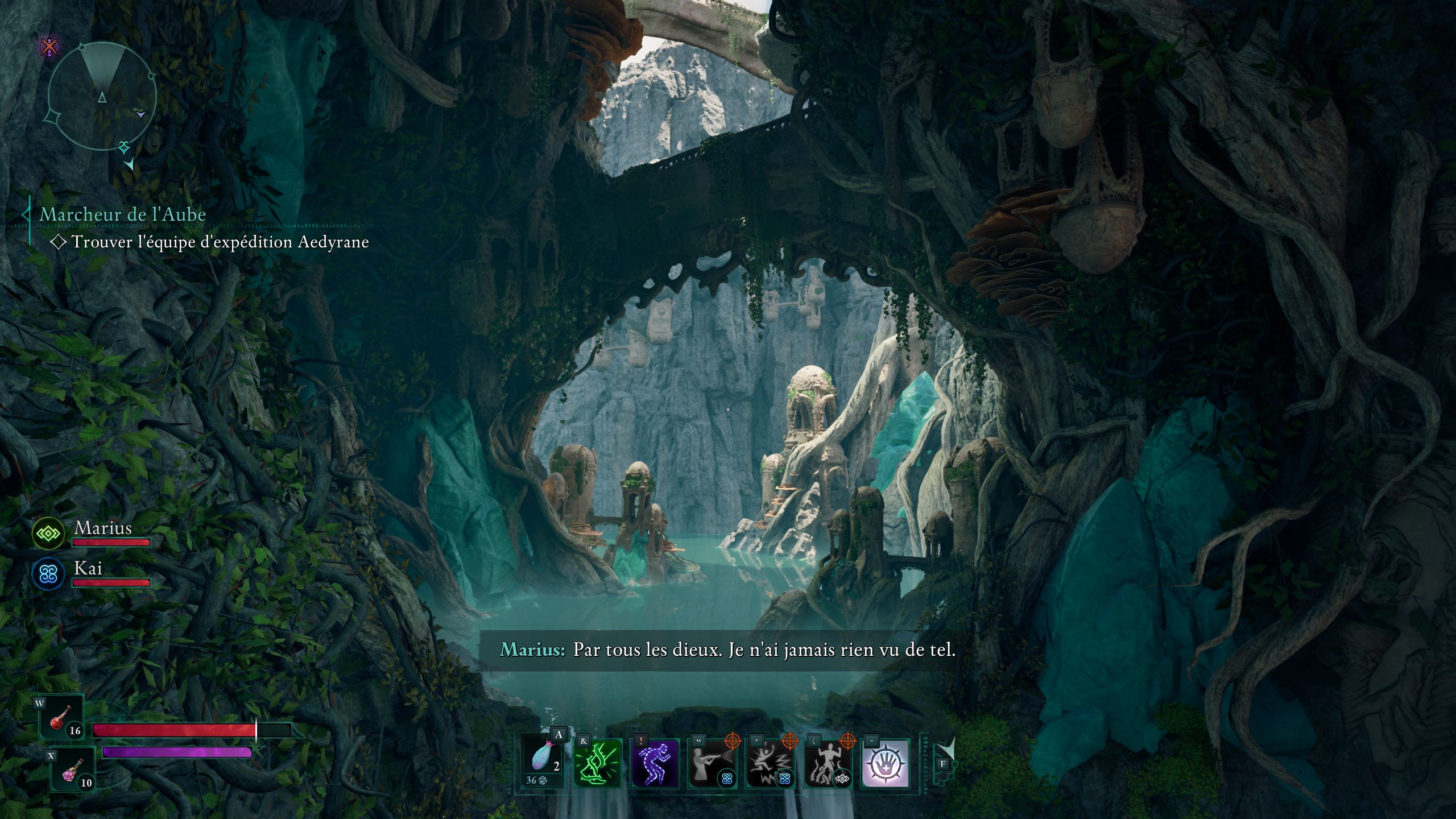Use the red health potion slot
This screenshot has width=1456, height=819.
(x=61, y=718)
